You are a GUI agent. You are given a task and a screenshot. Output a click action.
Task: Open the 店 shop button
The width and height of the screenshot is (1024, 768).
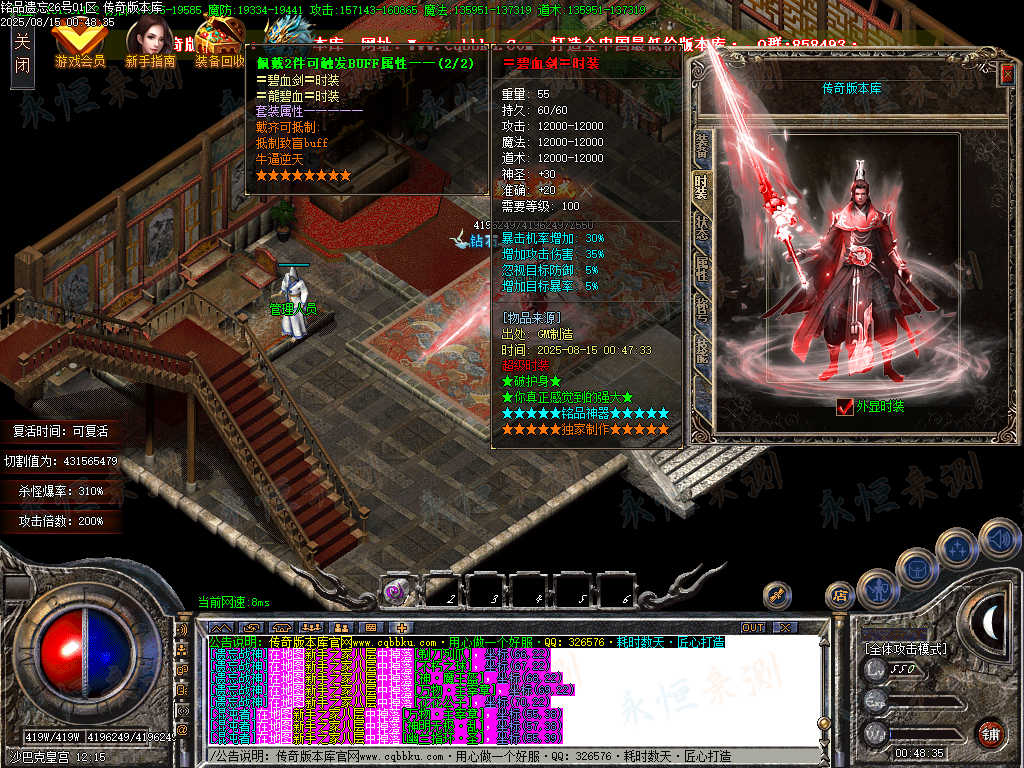coord(839,596)
